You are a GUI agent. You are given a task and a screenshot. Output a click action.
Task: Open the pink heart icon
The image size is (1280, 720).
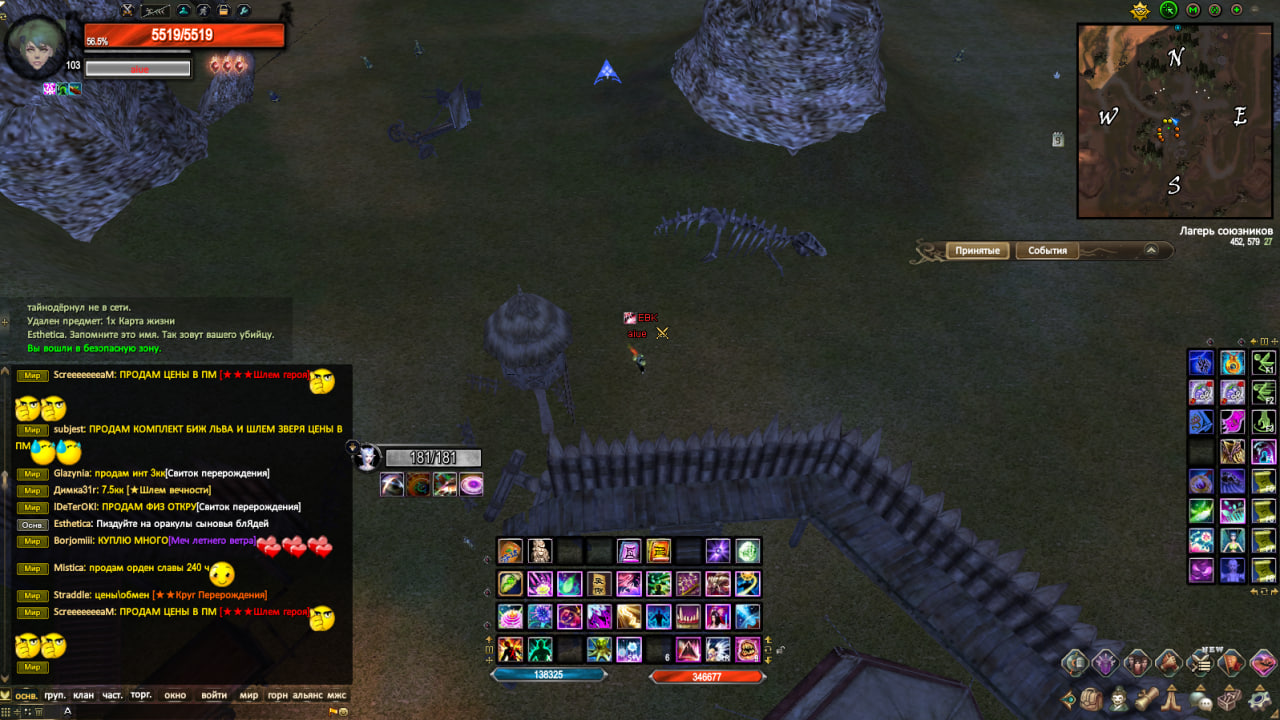tap(1263, 661)
